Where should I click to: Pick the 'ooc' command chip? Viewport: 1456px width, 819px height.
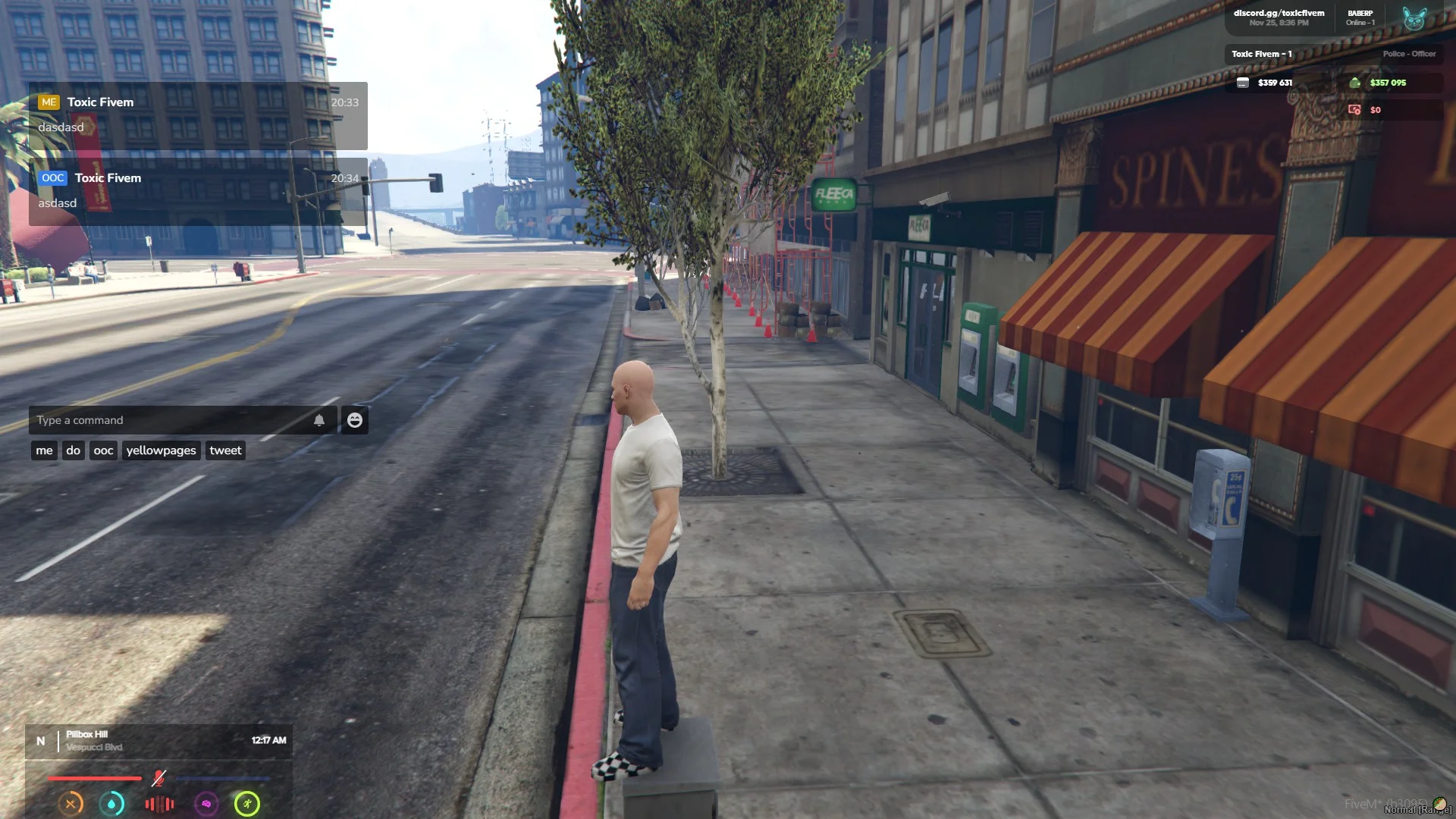(103, 450)
